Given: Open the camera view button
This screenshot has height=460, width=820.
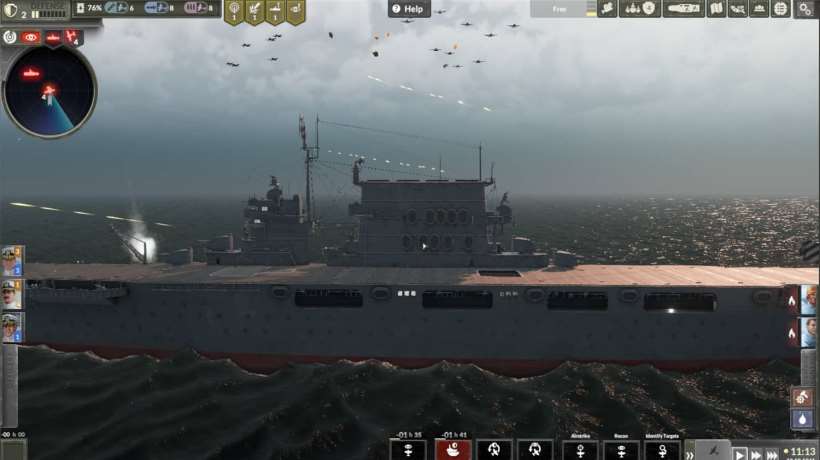Looking at the screenshot, I should (x=608, y=9).
